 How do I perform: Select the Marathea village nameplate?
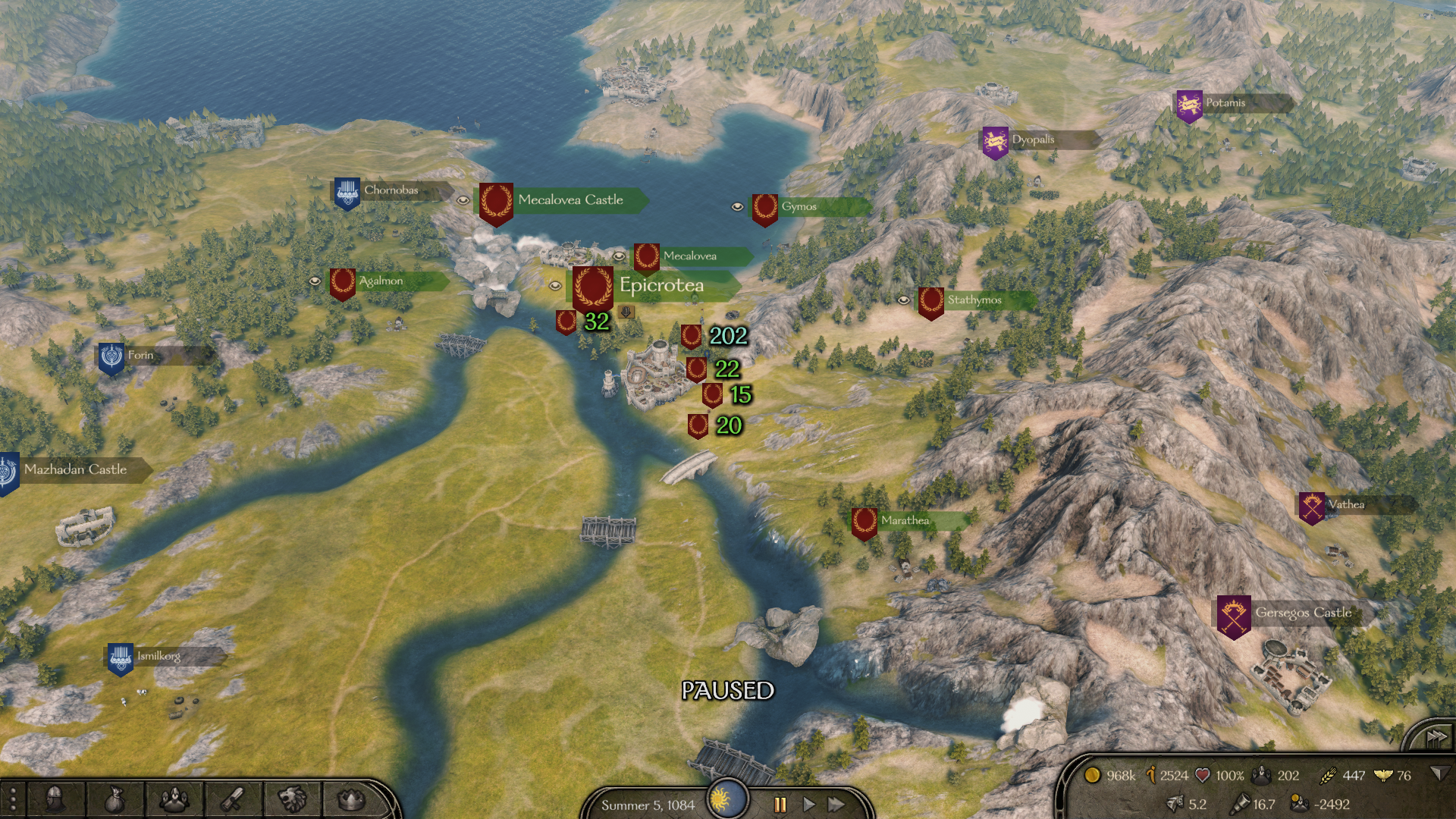tap(905, 521)
